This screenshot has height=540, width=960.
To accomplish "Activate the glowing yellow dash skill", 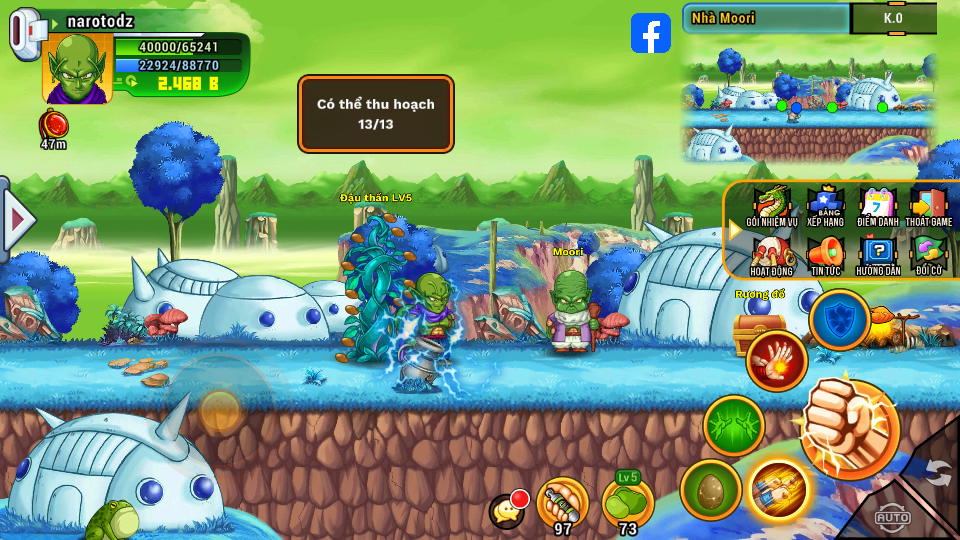I will 778,489.
